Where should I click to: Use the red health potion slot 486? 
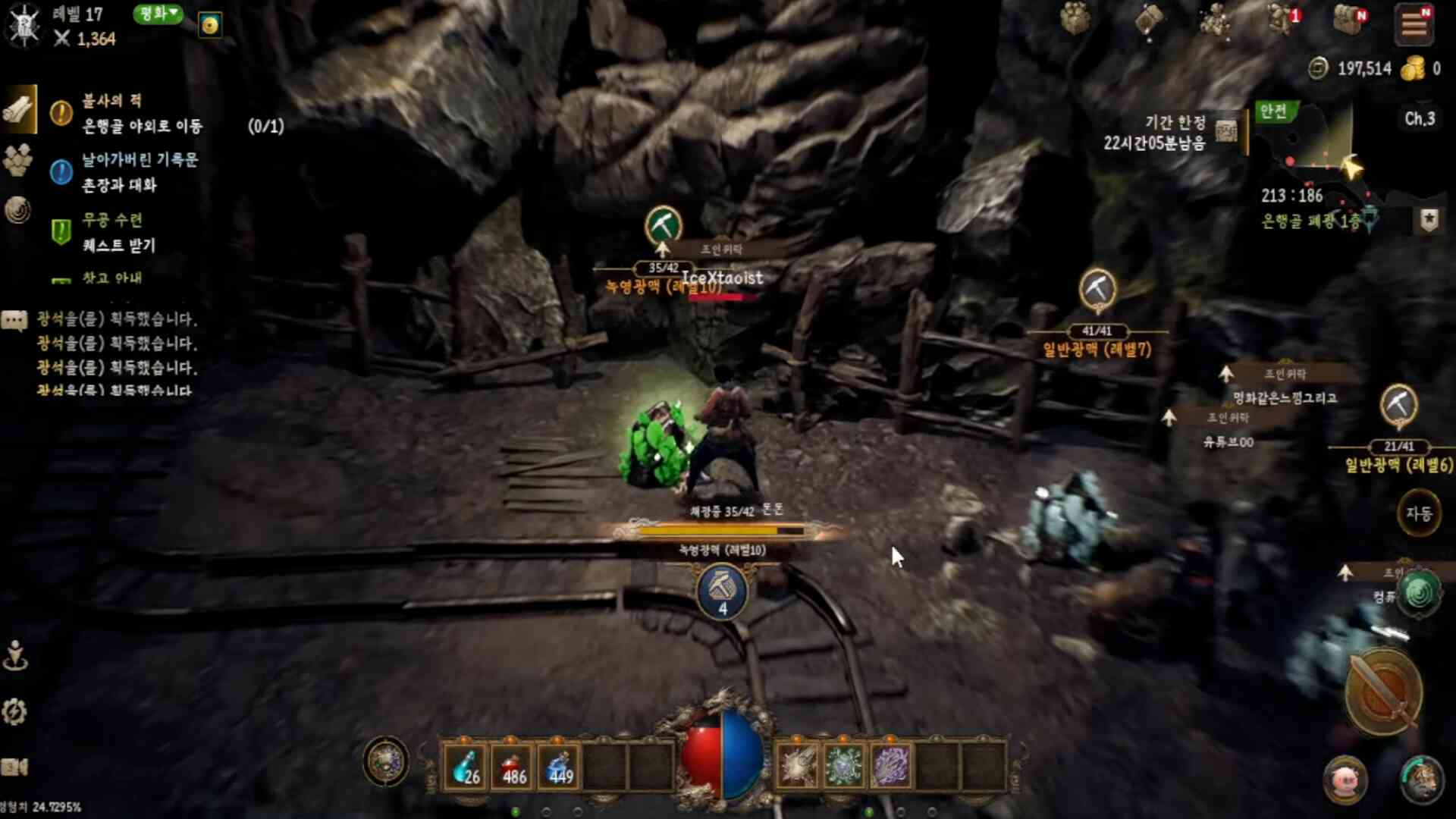click(x=513, y=766)
